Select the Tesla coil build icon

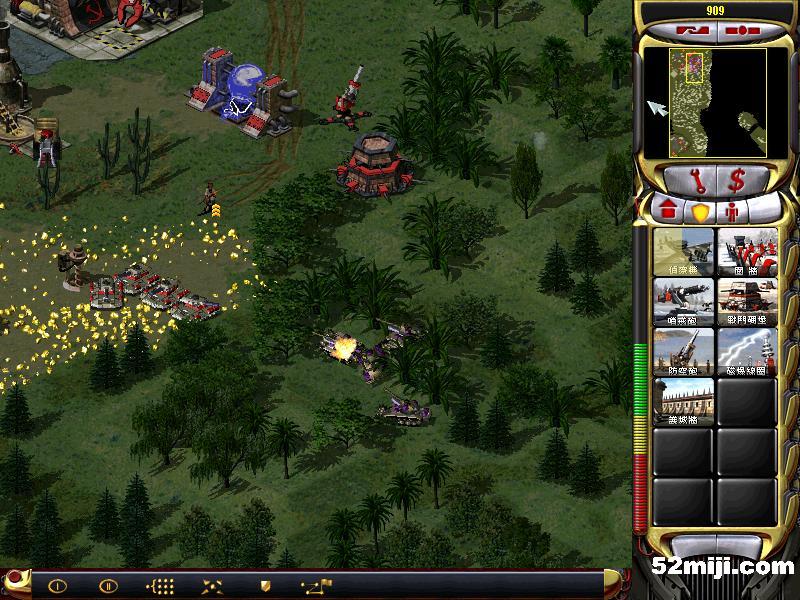pos(746,350)
